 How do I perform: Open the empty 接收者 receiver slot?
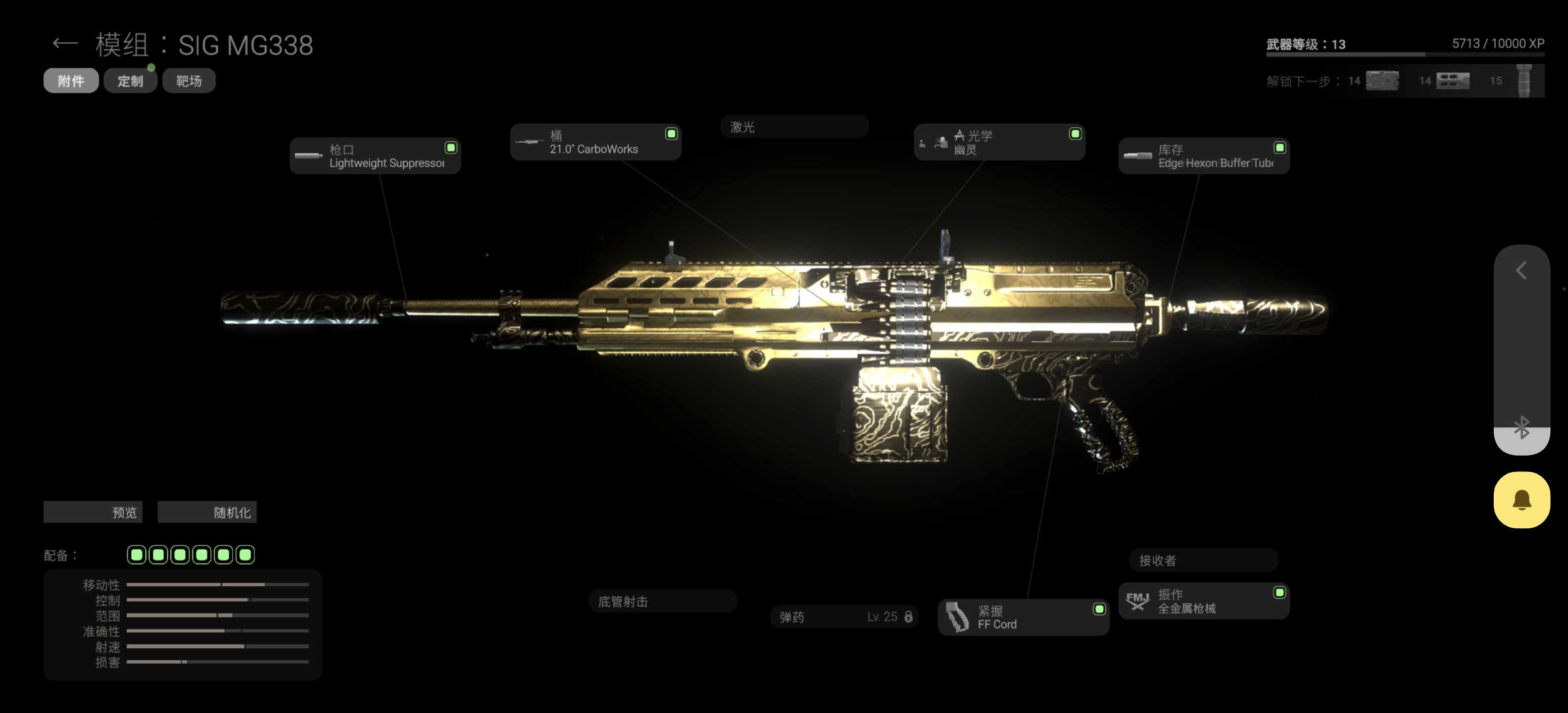[x=1203, y=560]
